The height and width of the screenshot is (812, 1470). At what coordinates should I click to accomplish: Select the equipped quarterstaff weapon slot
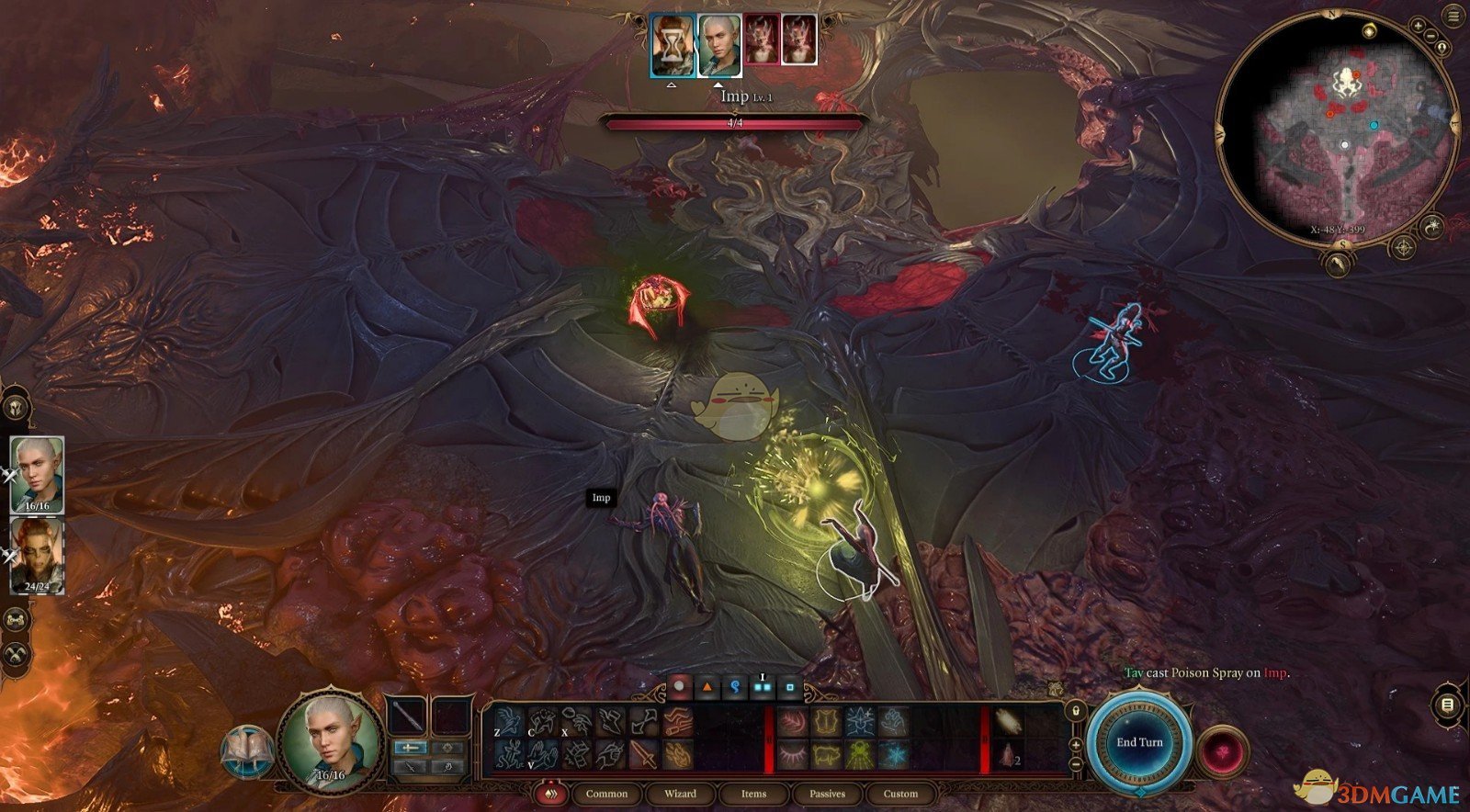407,716
